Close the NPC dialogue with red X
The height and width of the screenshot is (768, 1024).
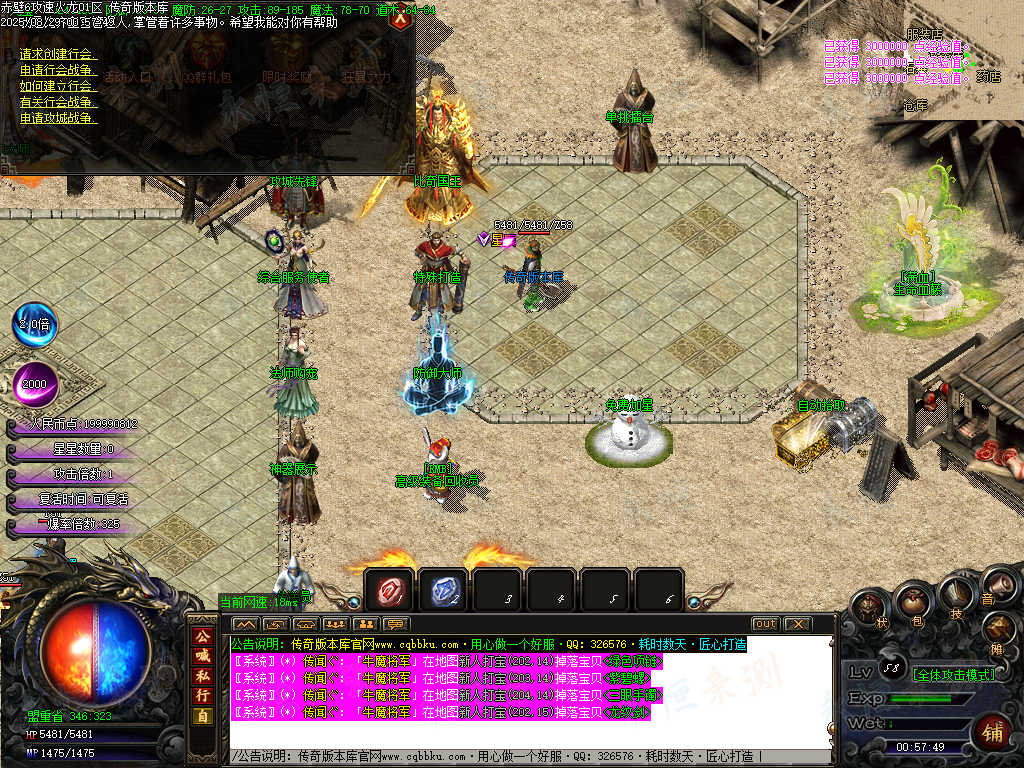tap(401, 17)
